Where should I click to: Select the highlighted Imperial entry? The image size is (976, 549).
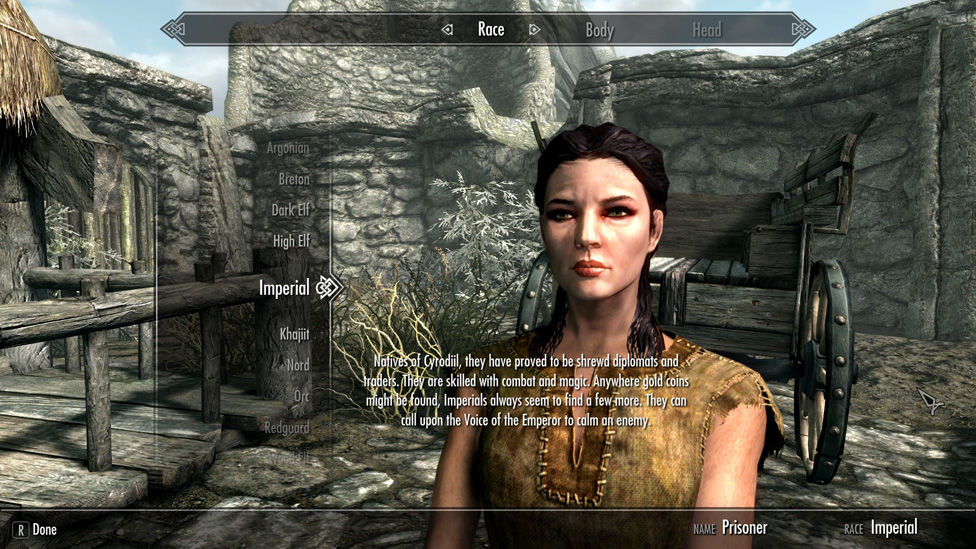tap(284, 288)
